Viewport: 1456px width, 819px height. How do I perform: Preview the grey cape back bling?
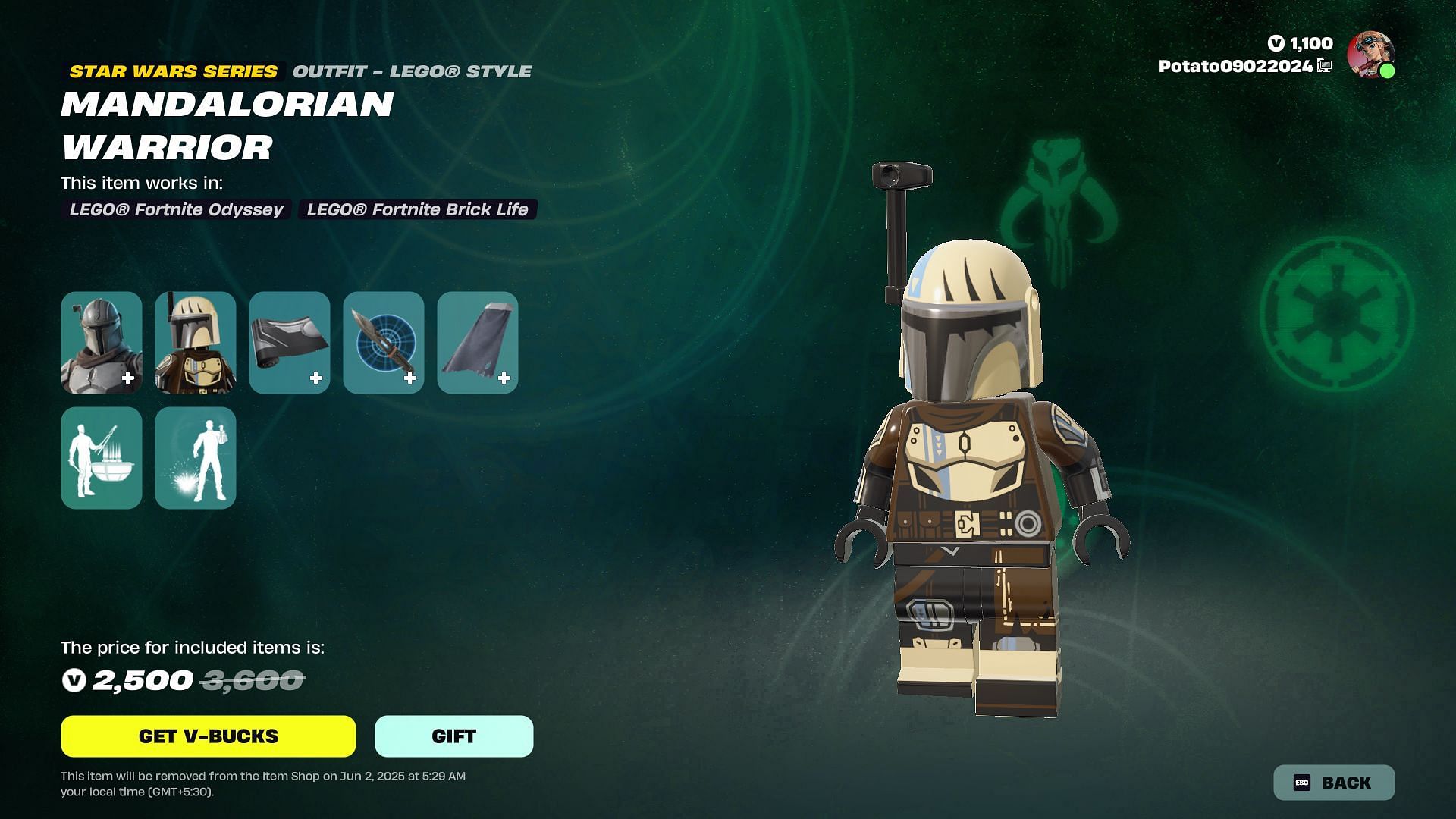coord(478,343)
